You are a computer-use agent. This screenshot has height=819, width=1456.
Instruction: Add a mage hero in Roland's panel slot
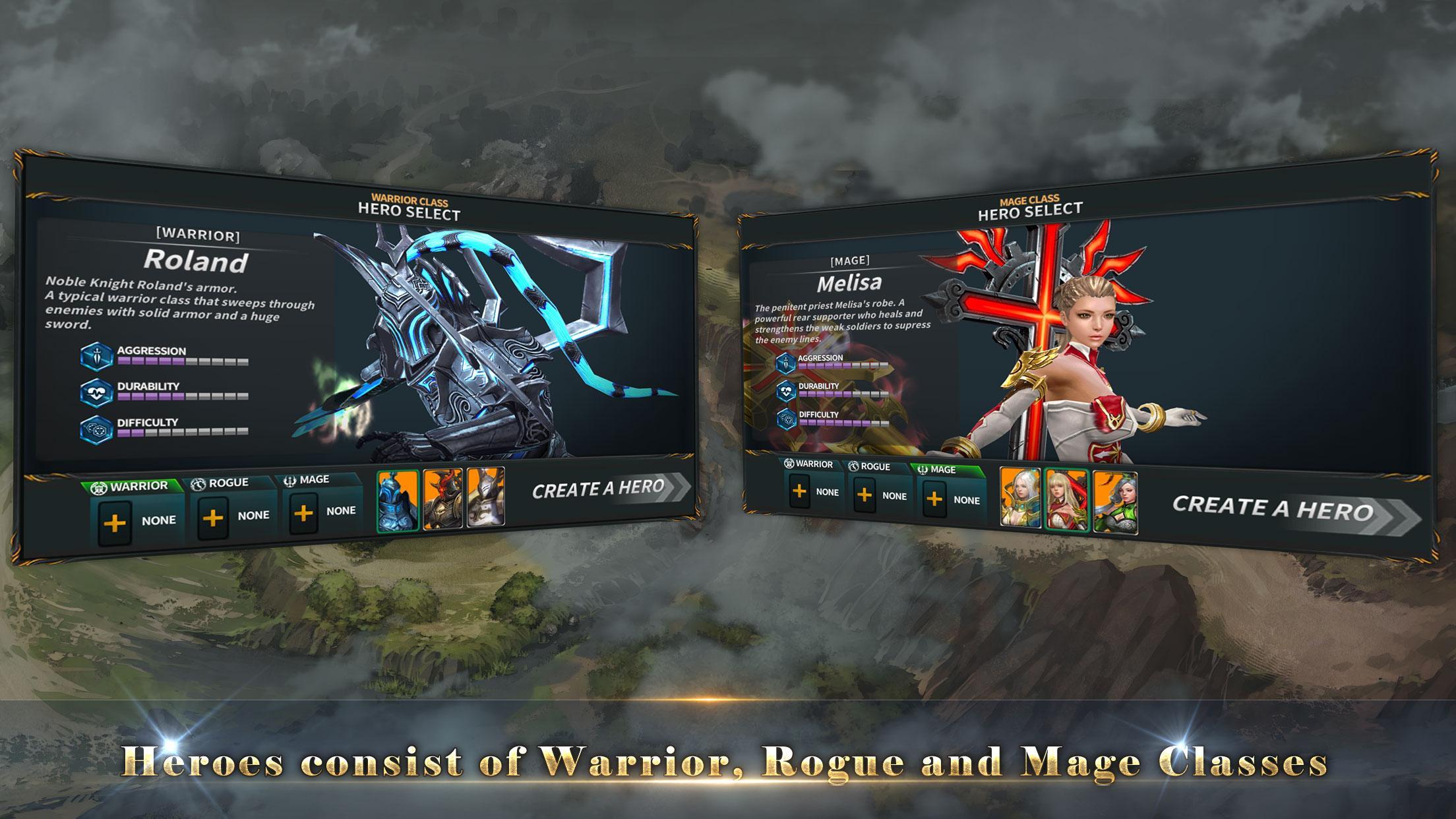pyautogui.click(x=303, y=513)
